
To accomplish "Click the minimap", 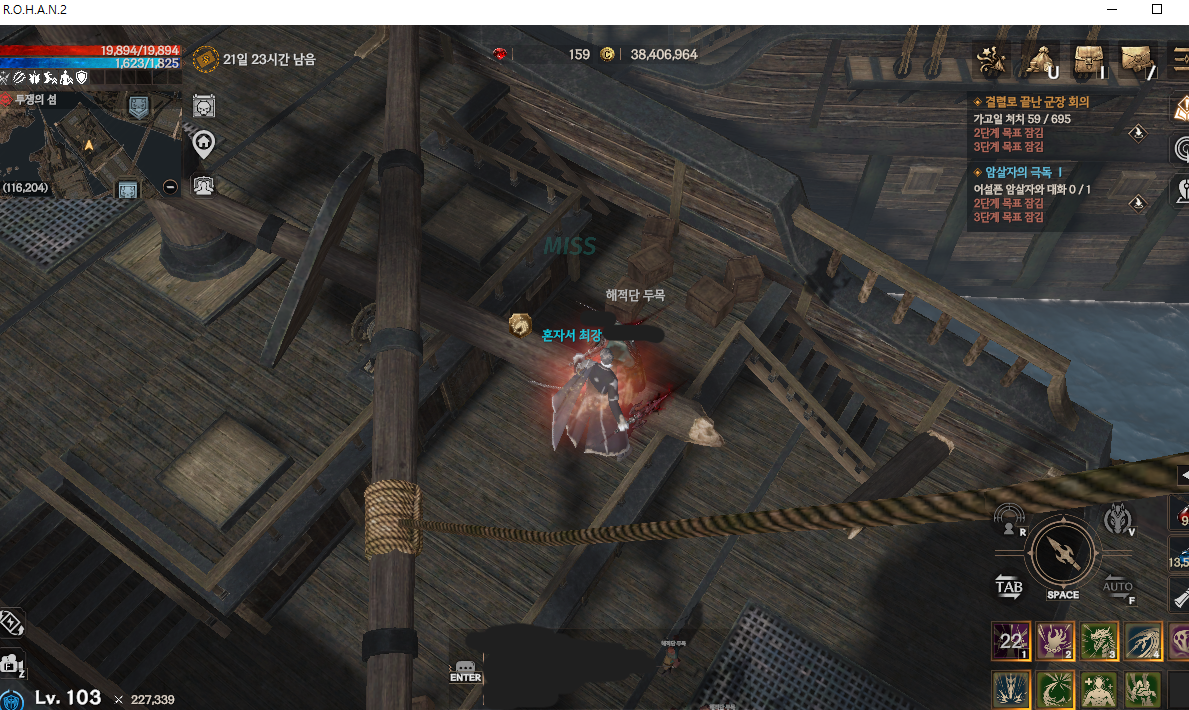I will [x=90, y=140].
